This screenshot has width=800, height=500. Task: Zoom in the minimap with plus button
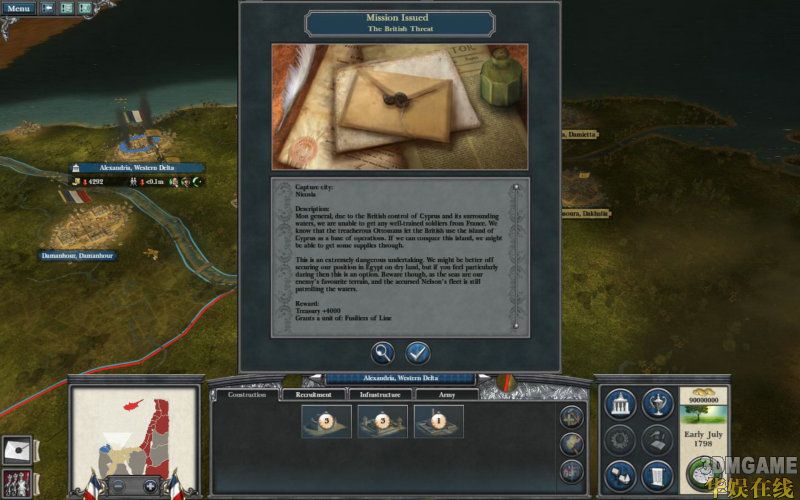point(150,486)
